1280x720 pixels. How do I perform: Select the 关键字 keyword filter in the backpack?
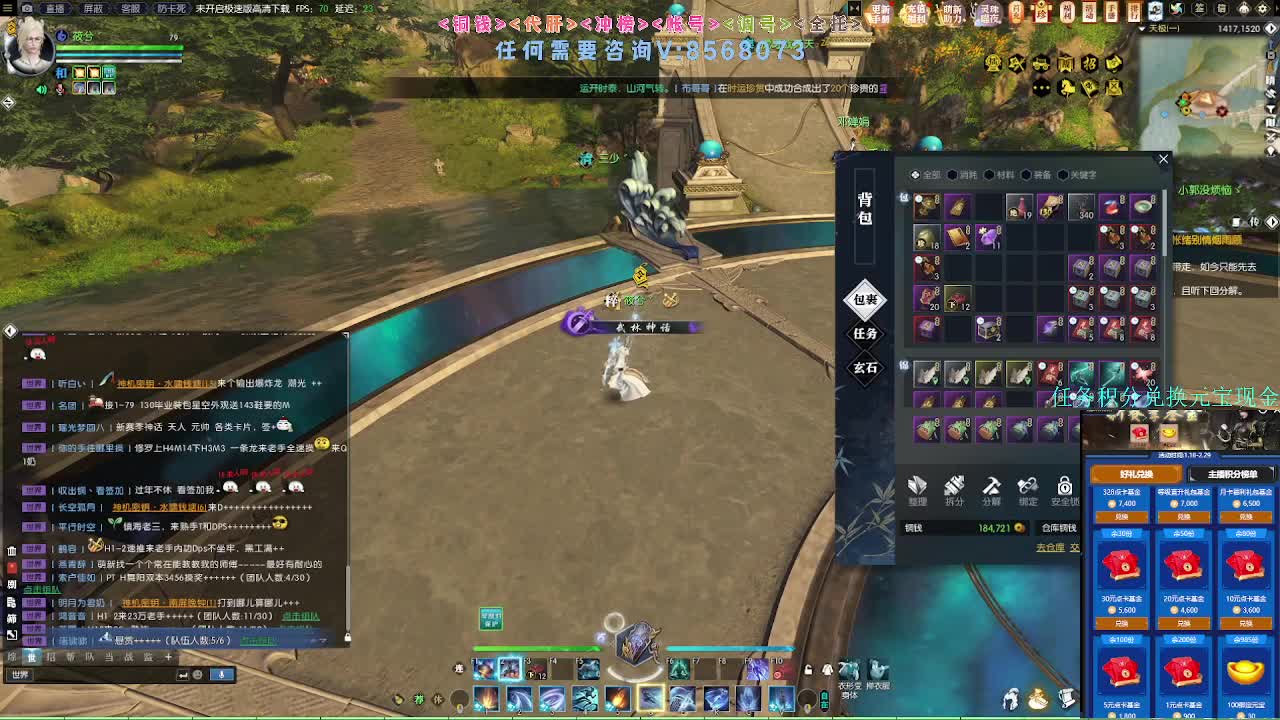click(x=1080, y=175)
